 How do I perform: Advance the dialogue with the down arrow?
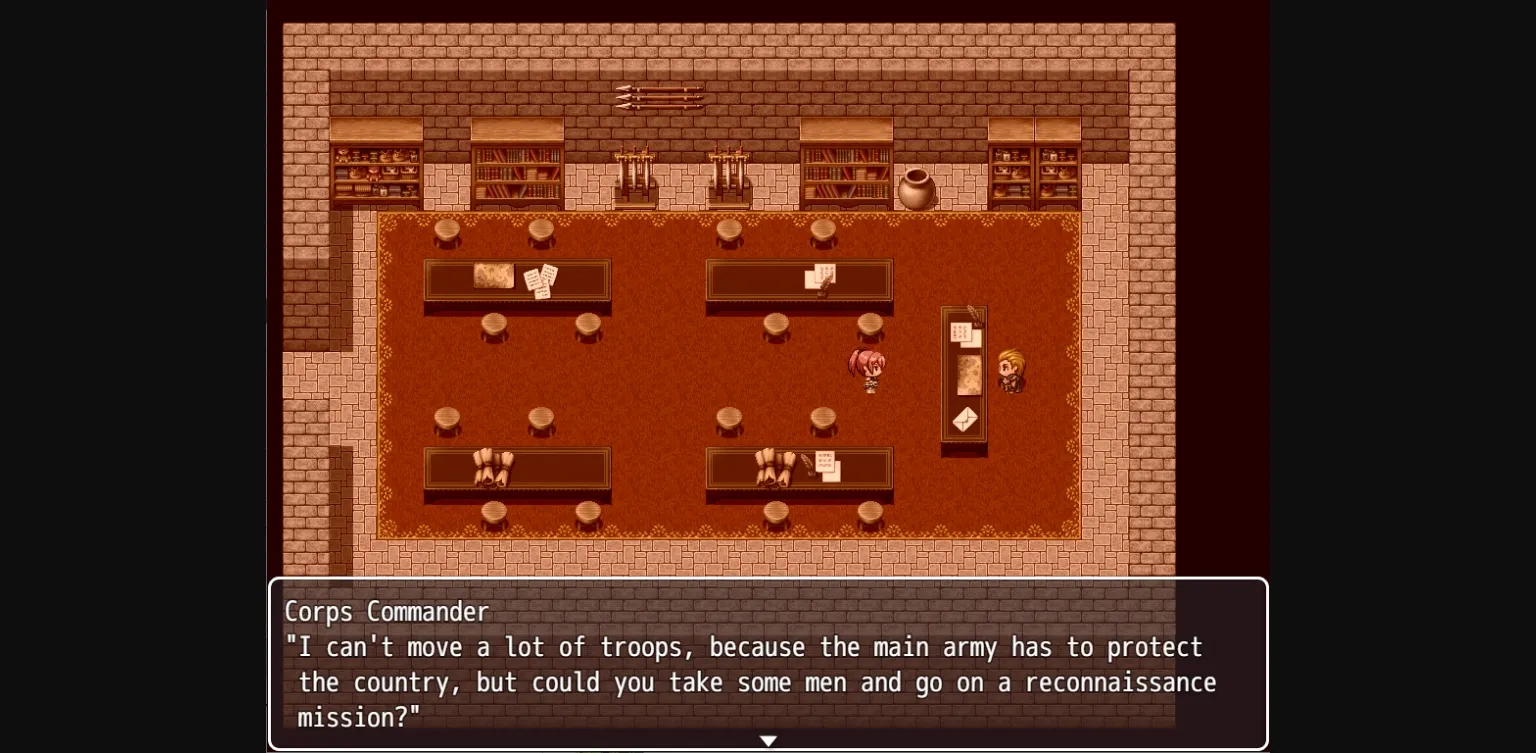click(768, 740)
